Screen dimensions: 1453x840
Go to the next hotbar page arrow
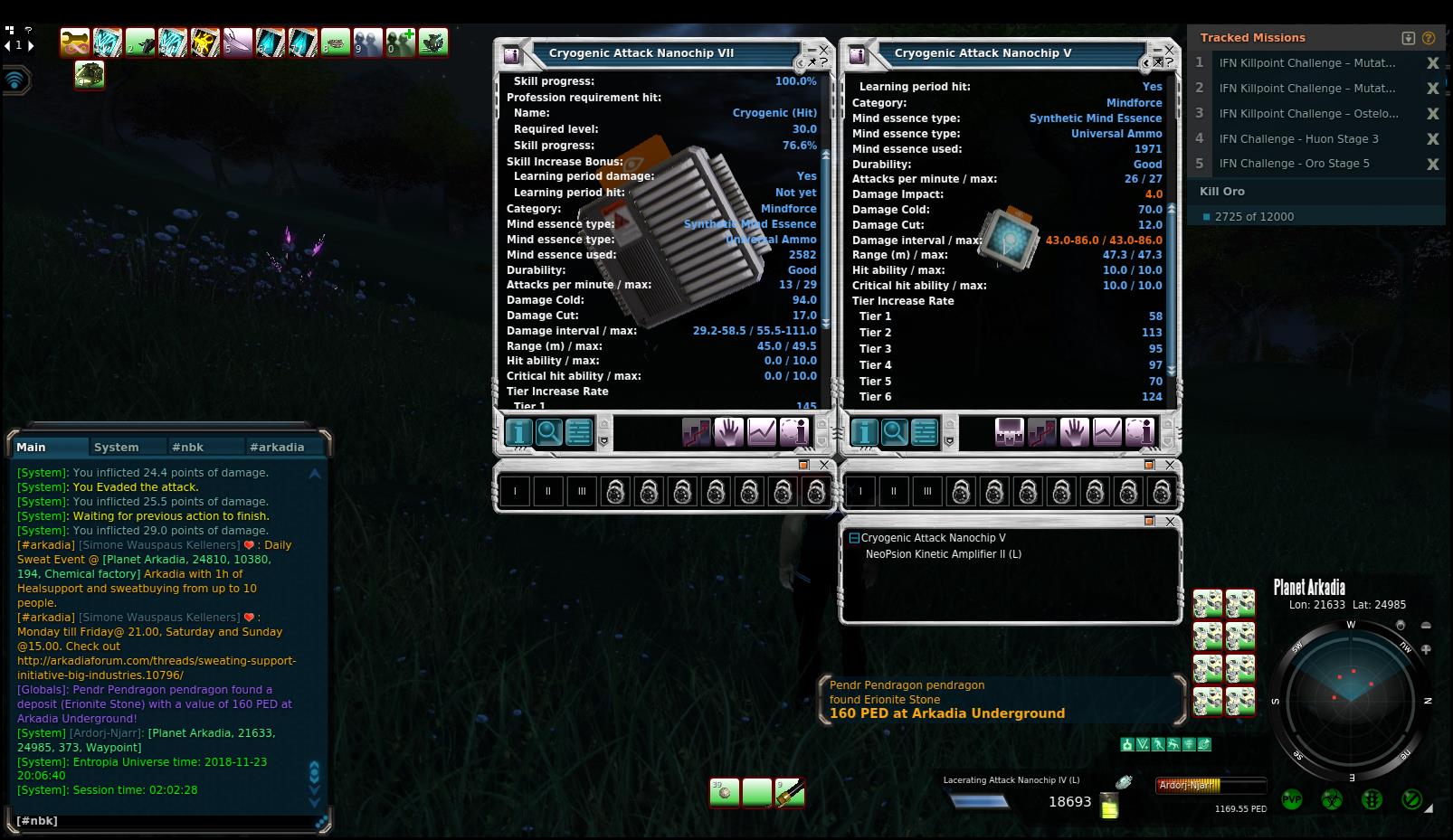click(31, 45)
